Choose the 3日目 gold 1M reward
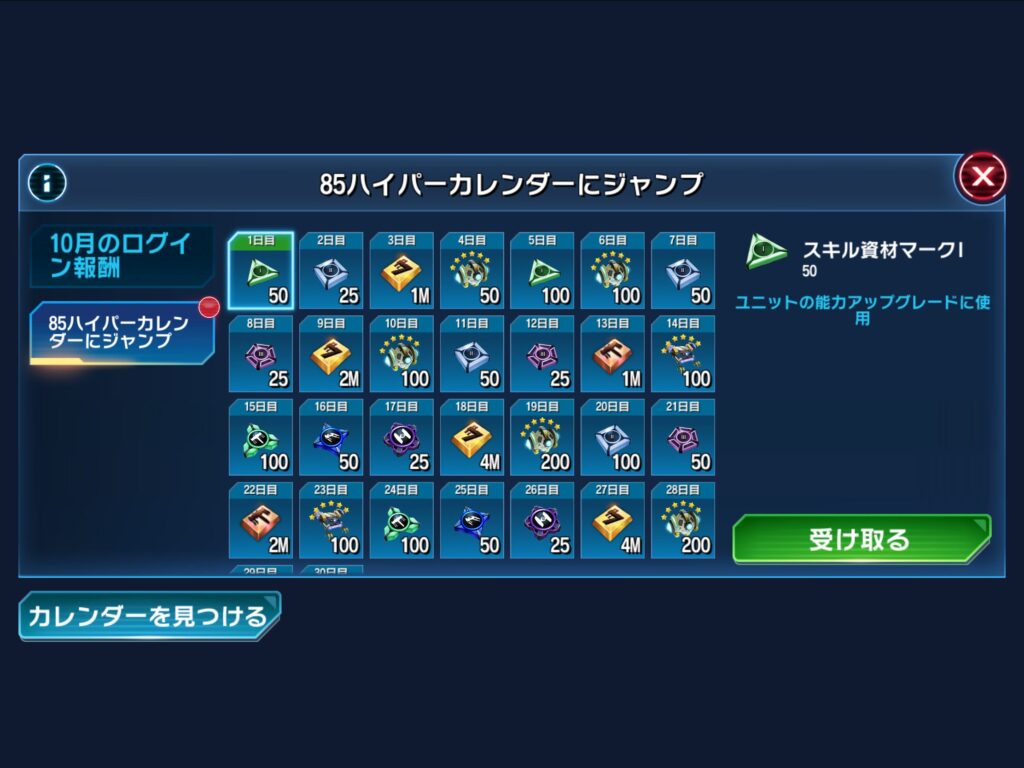Image resolution: width=1024 pixels, height=768 pixels. pyautogui.click(x=402, y=272)
